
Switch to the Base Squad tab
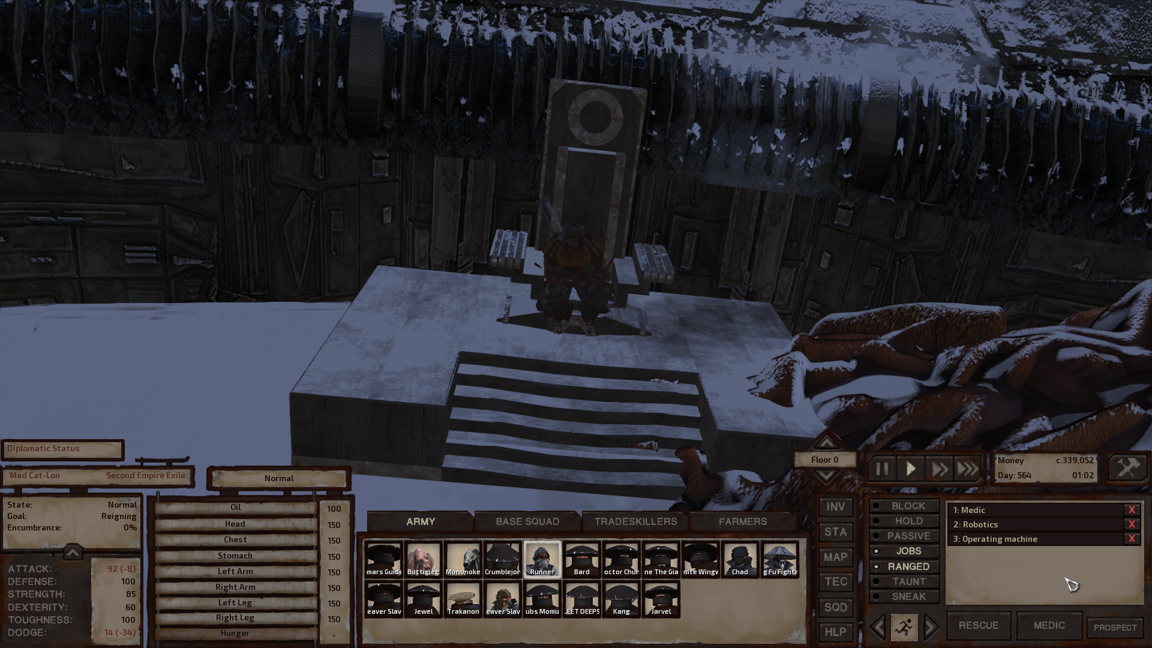(x=527, y=521)
